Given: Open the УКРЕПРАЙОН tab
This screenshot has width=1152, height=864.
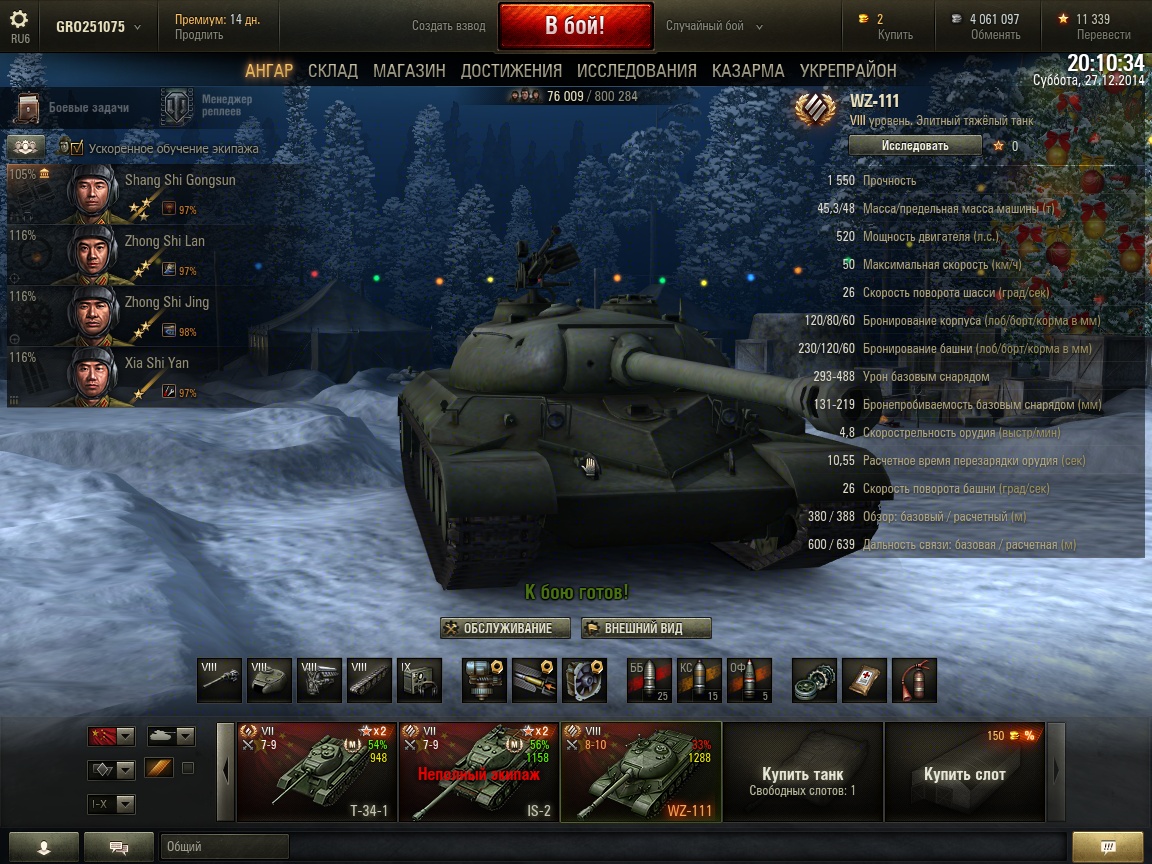Looking at the screenshot, I should click(848, 71).
